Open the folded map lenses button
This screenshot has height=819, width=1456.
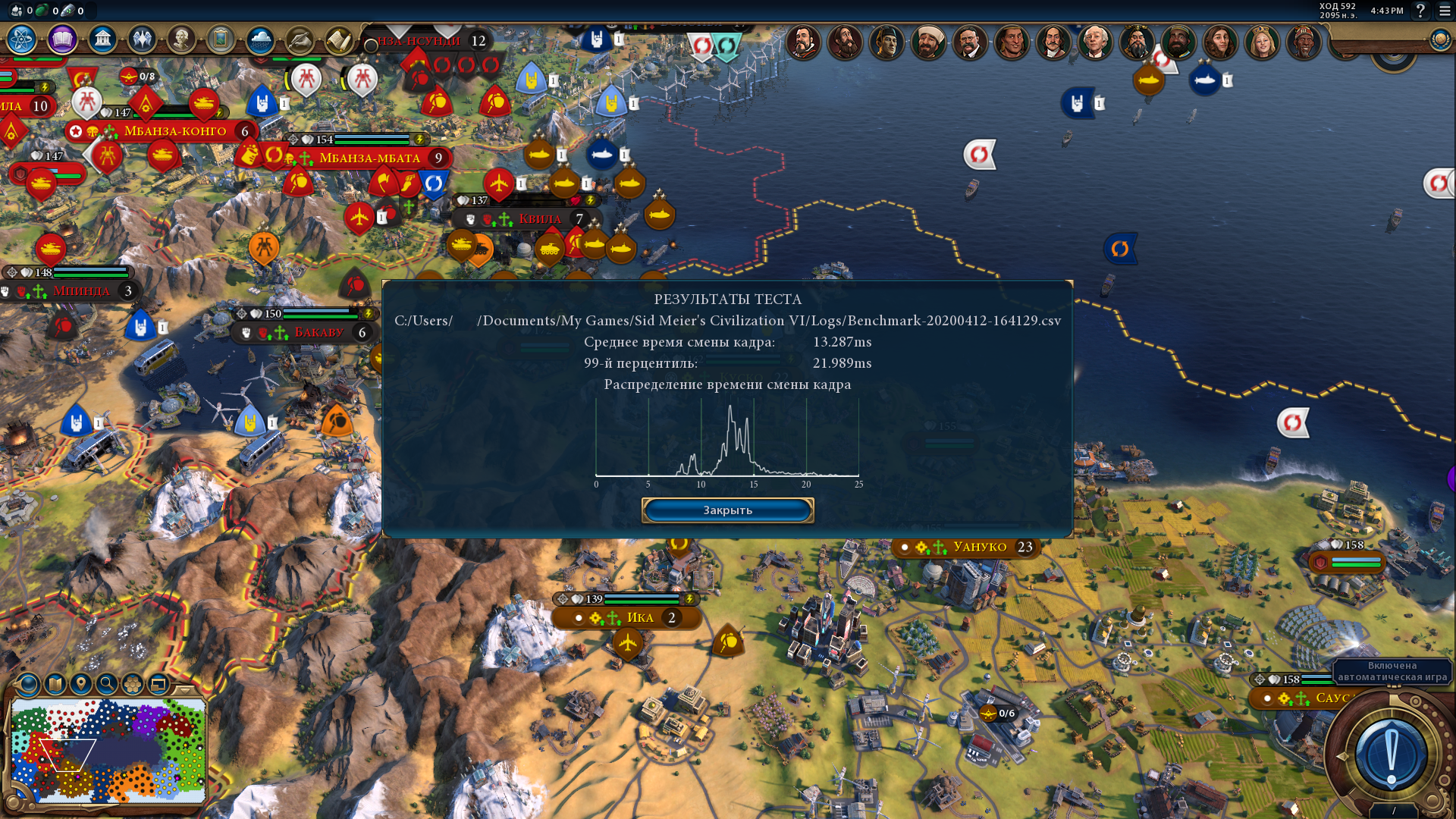click(x=55, y=684)
